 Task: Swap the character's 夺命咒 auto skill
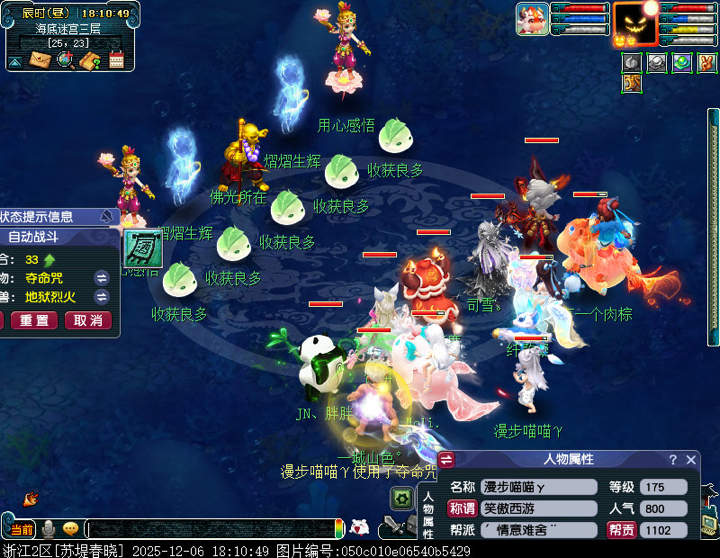coord(102,277)
